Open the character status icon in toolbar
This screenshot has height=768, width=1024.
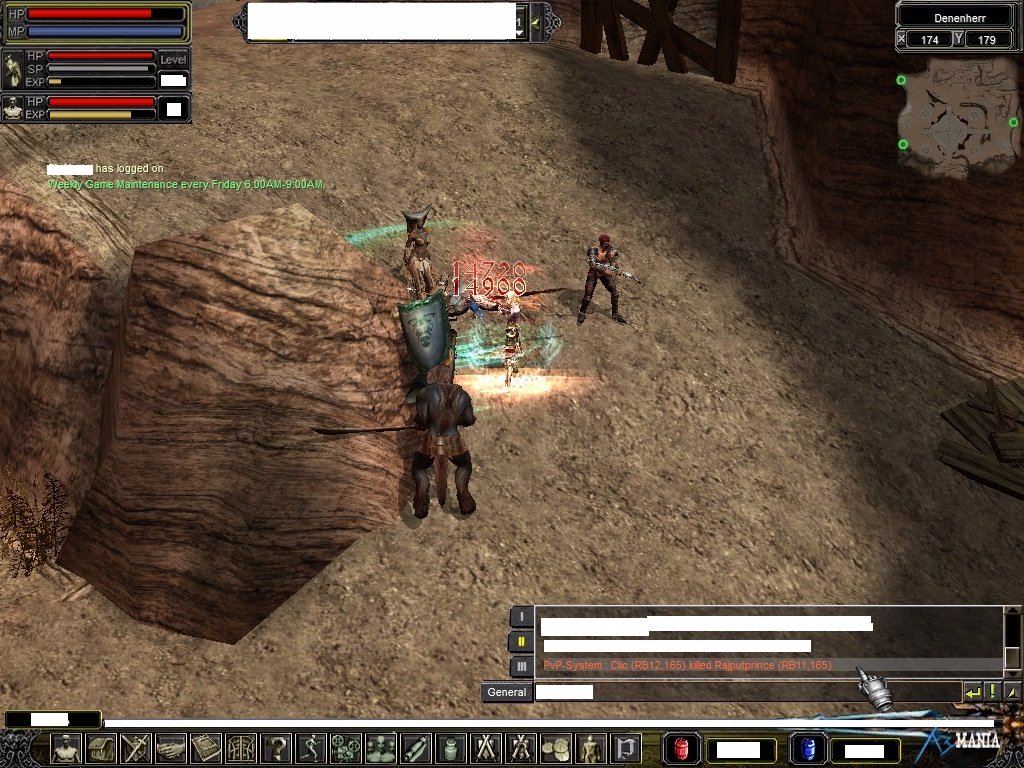(x=66, y=748)
